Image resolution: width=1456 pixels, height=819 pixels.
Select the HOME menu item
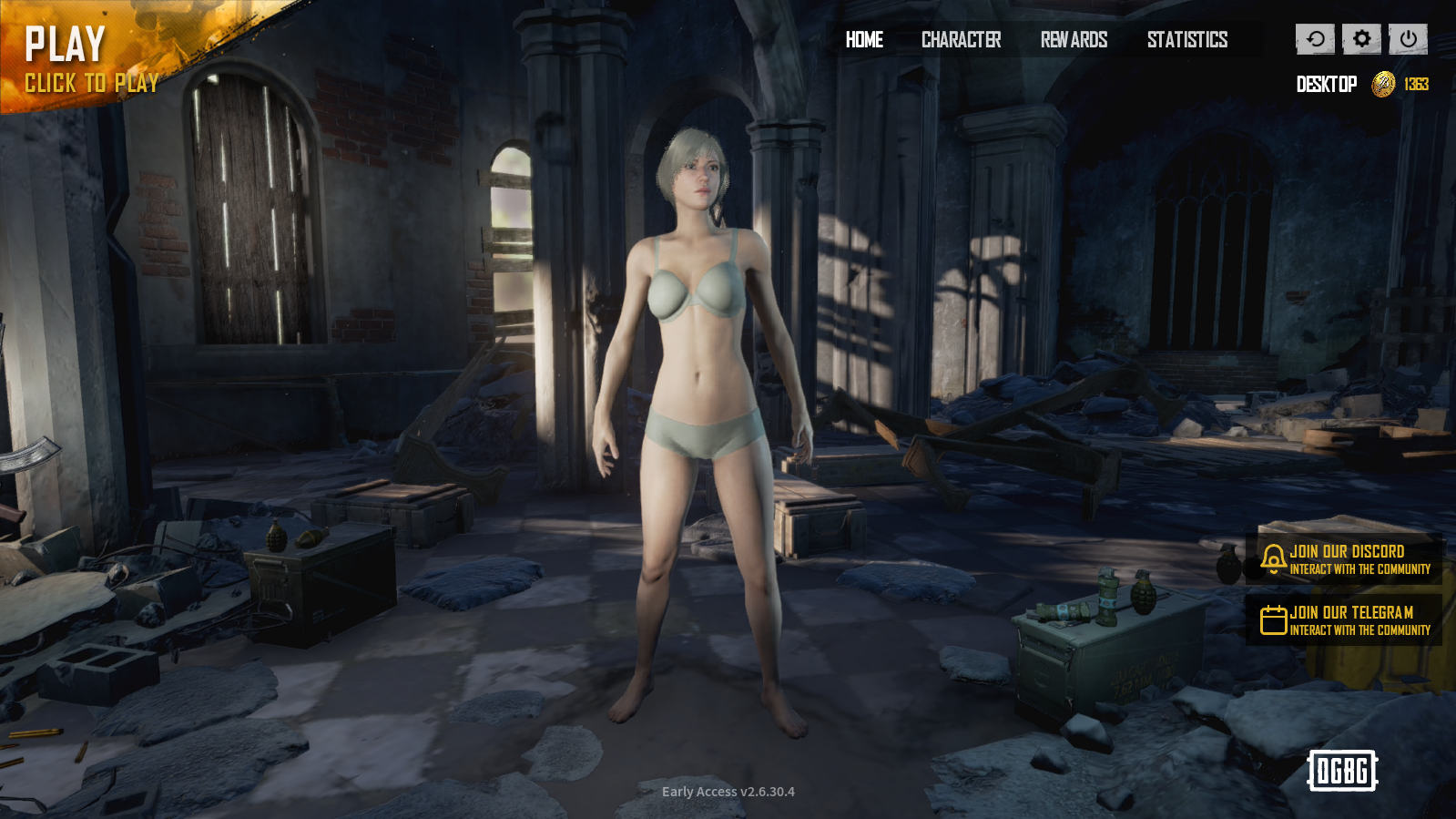[x=863, y=40]
